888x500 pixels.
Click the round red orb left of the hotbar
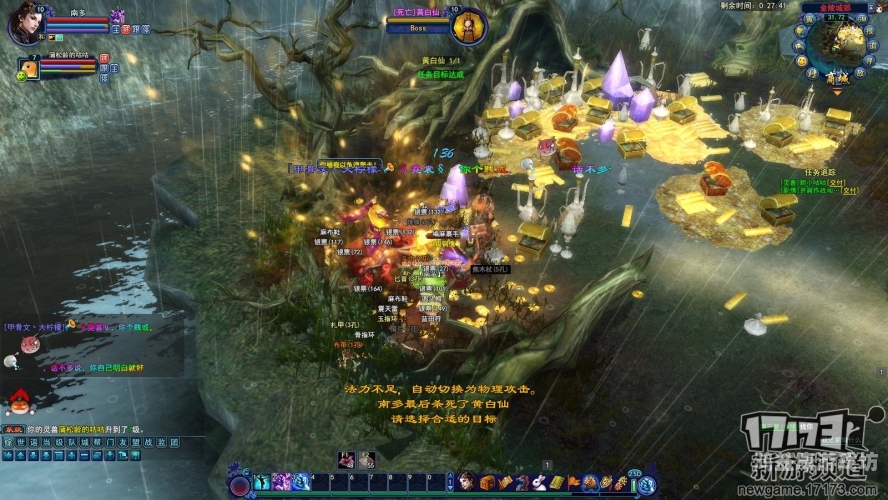pos(240,485)
